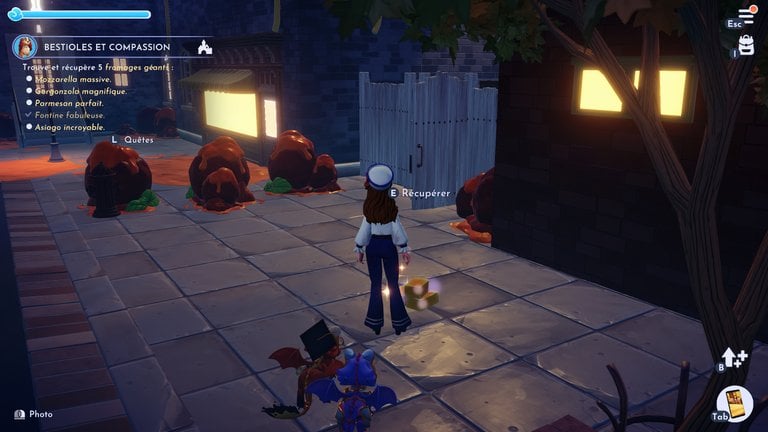768x432 pixels.
Task: Click the quest giver portrait icon
Action: click(x=25, y=46)
